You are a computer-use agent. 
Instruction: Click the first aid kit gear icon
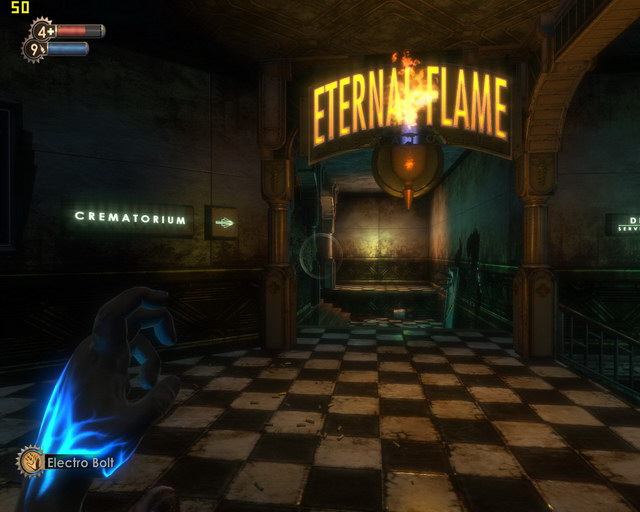[44, 31]
